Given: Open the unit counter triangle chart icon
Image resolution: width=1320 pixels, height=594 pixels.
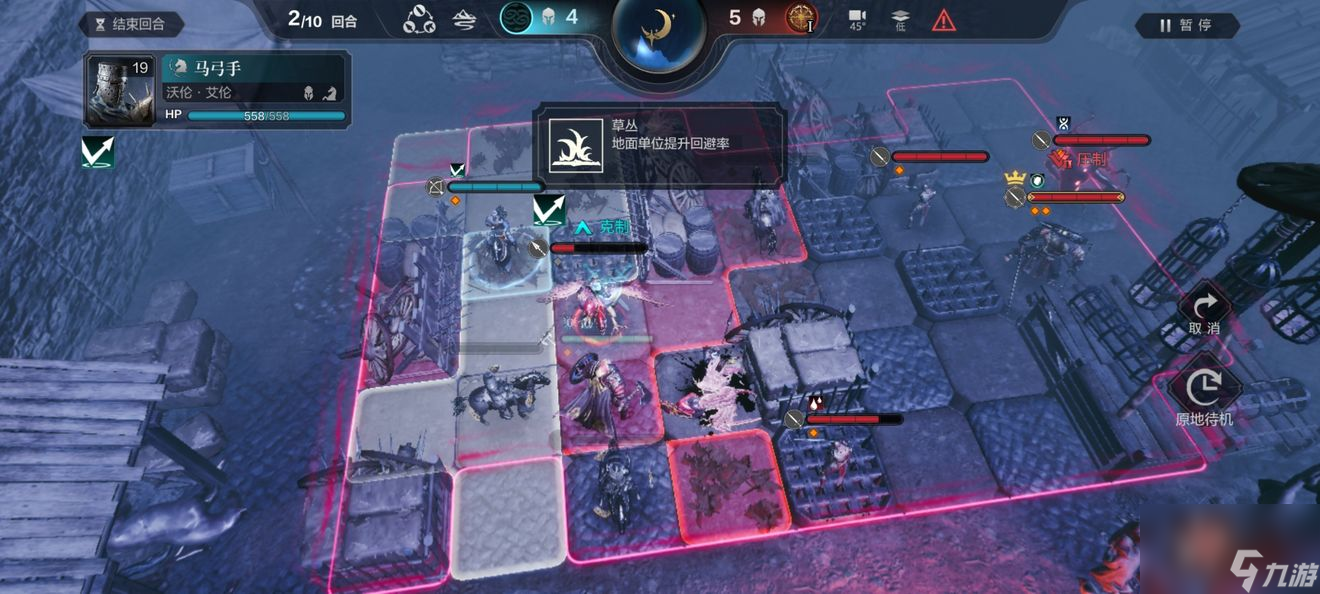Looking at the screenshot, I should pyautogui.click(x=418, y=19).
